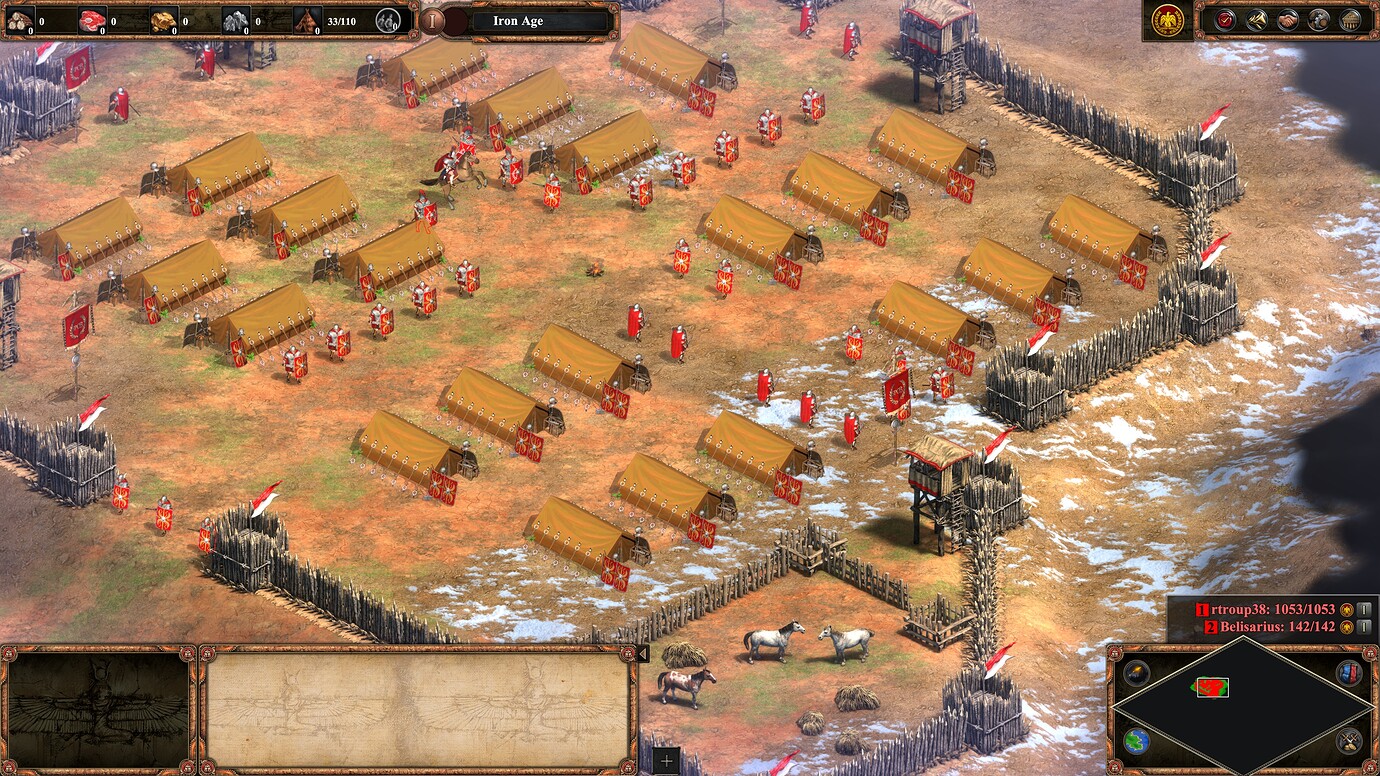Image resolution: width=1380 pixels, height=776 pixels.
Task: Toggle the military flags view on the minimap
Action: [x=1349, y=674]
